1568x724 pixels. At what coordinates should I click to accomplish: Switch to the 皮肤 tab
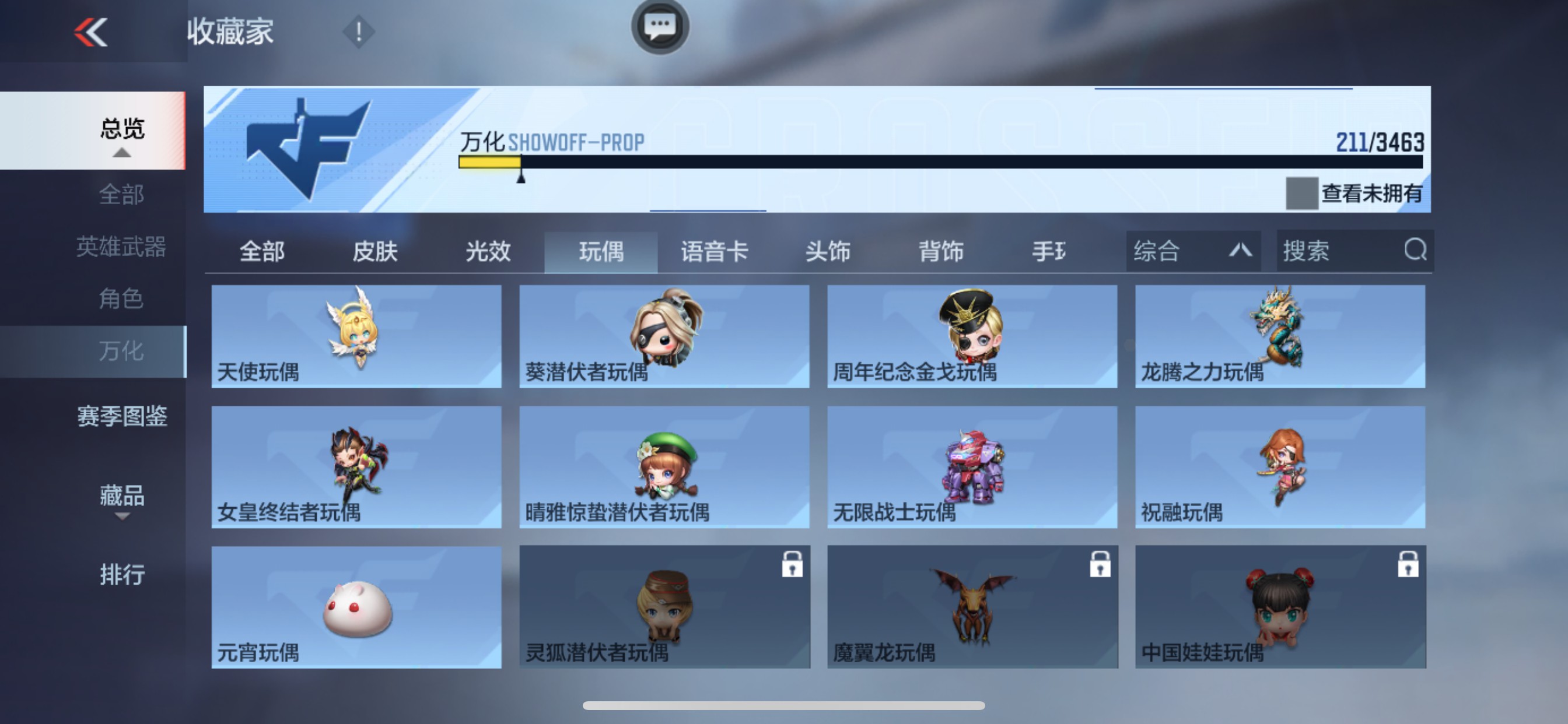click(x=376, y=252)
